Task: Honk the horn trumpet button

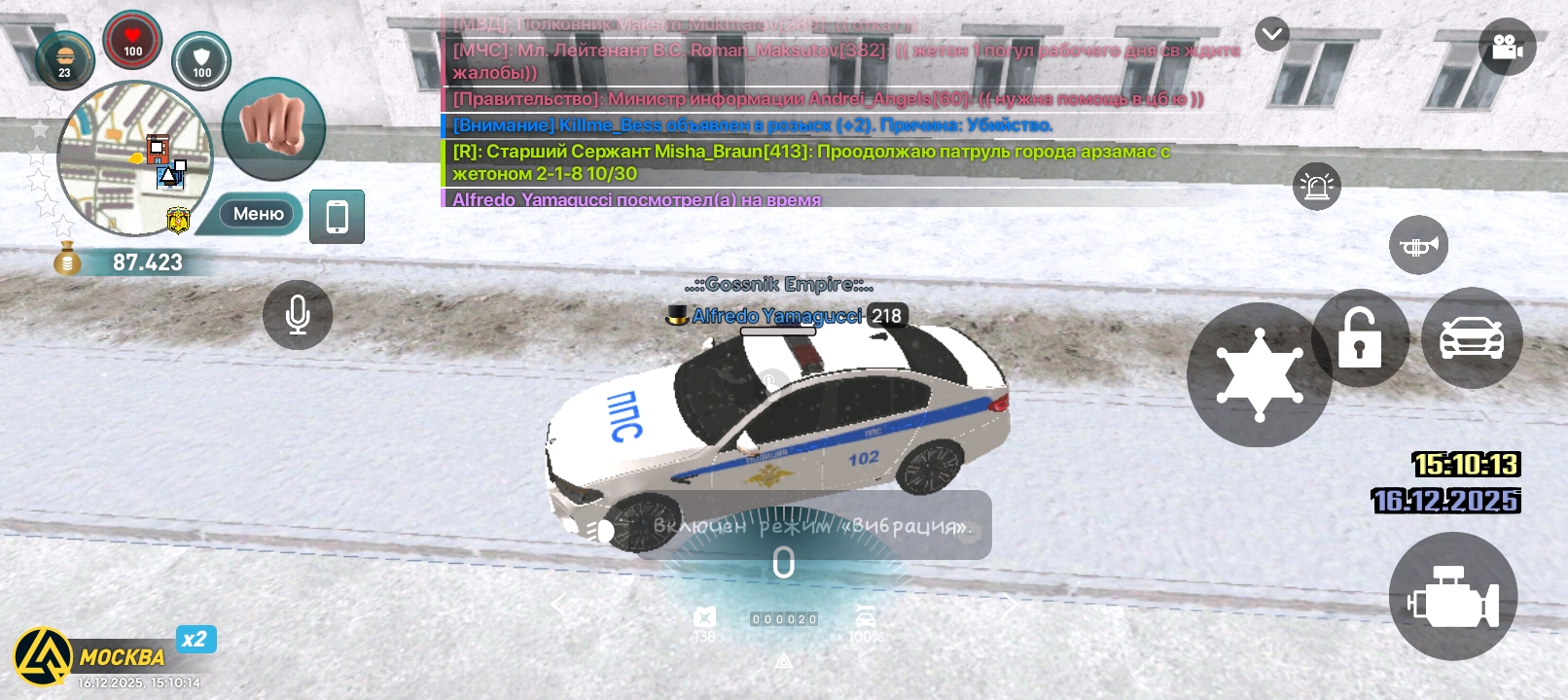Action: coord(1418,246)
